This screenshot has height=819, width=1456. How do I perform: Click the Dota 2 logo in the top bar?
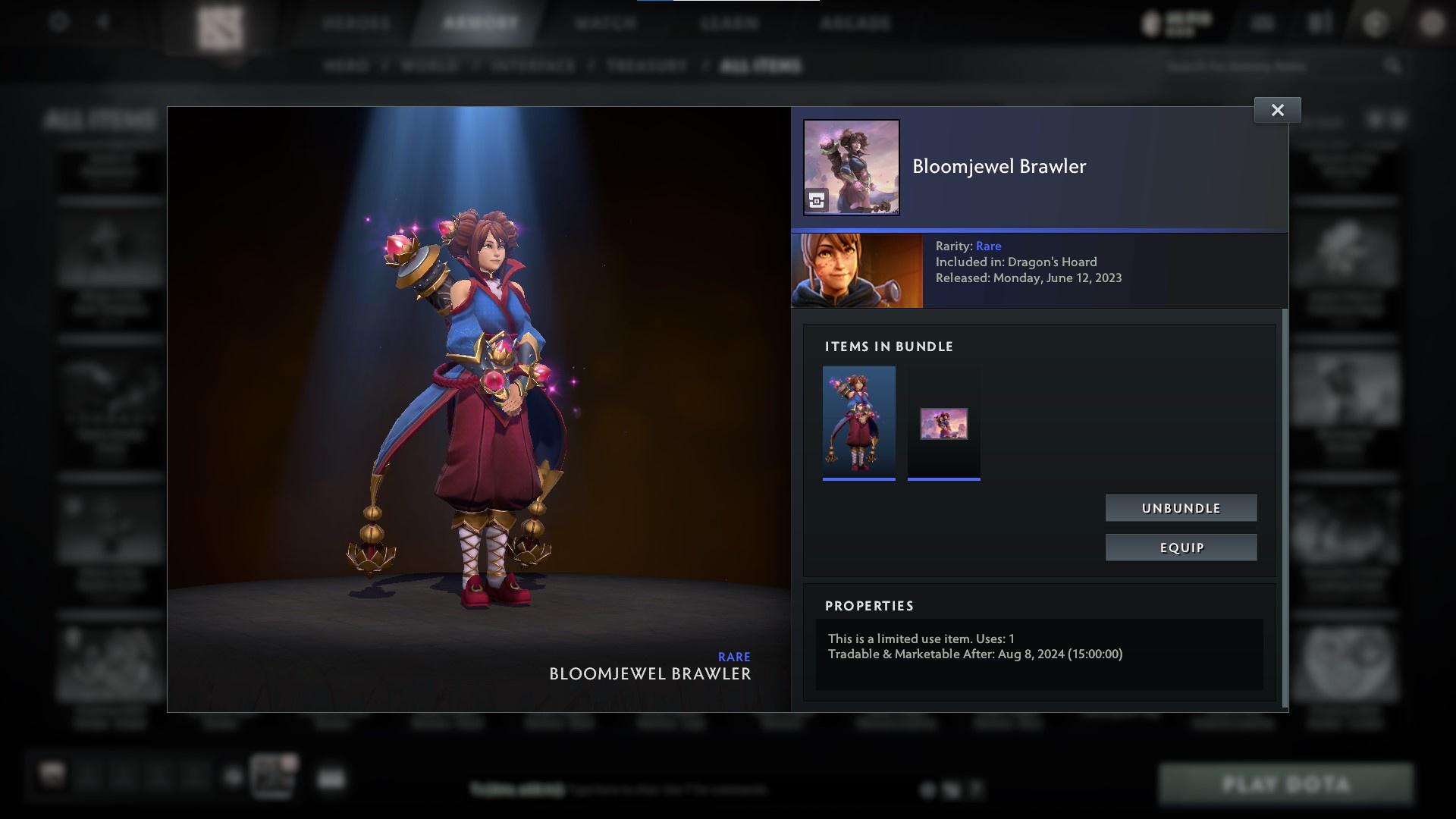pyautogui.click(x=221, y=23)
